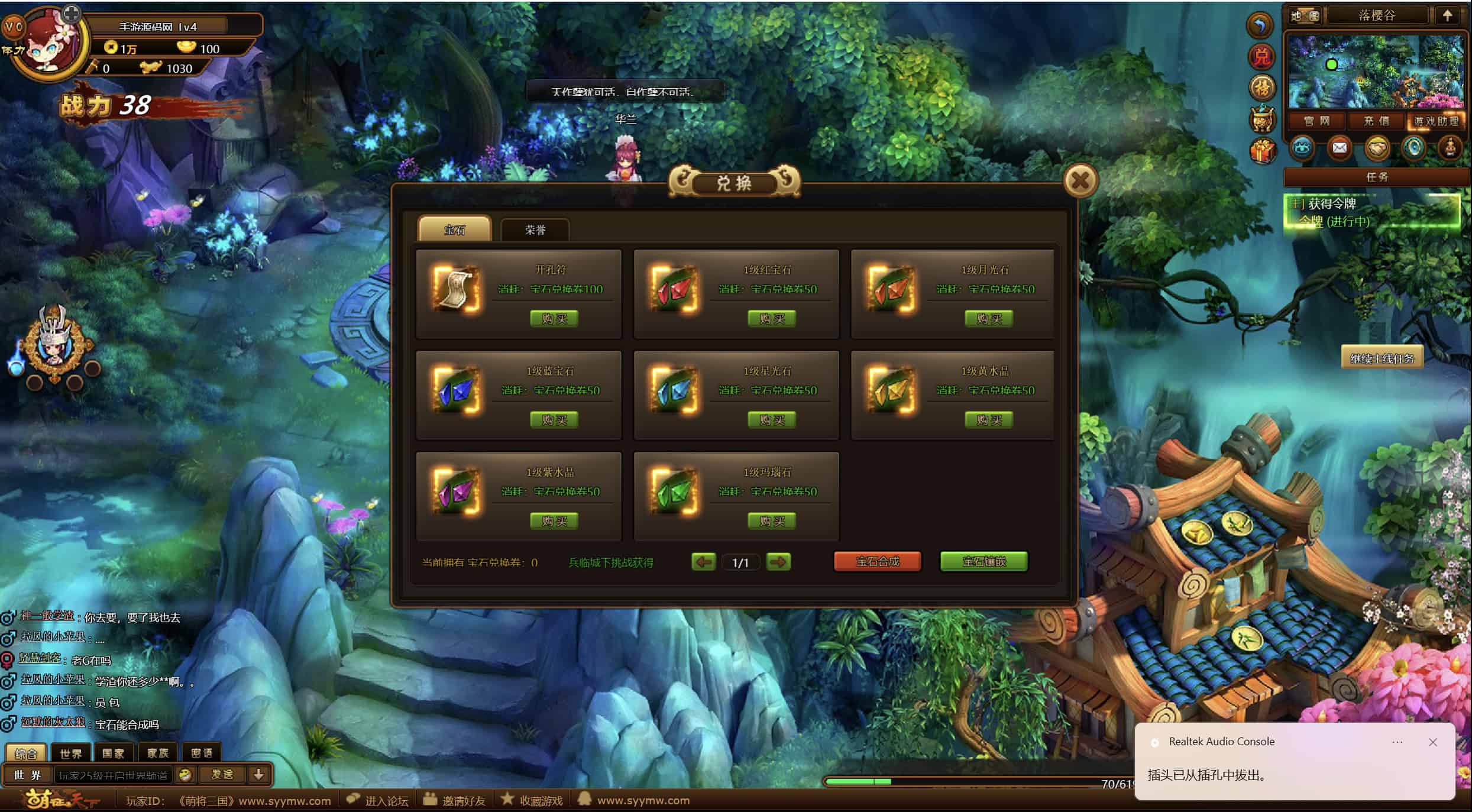Close the 兑换 exchange window
Viewport: 1472px width, 812px height.
pyautogui.click(x=1080, y=180)
